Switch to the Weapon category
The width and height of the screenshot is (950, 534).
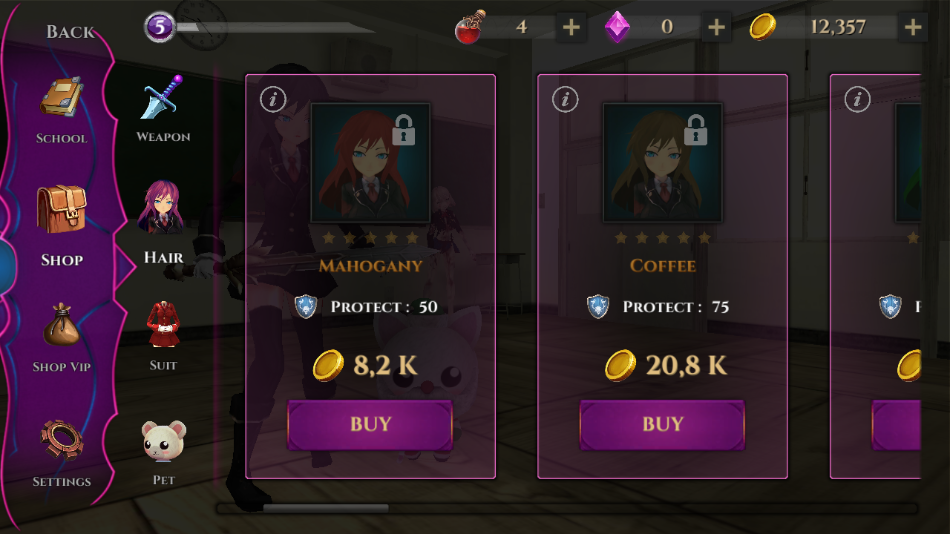[x=163, y=110]
